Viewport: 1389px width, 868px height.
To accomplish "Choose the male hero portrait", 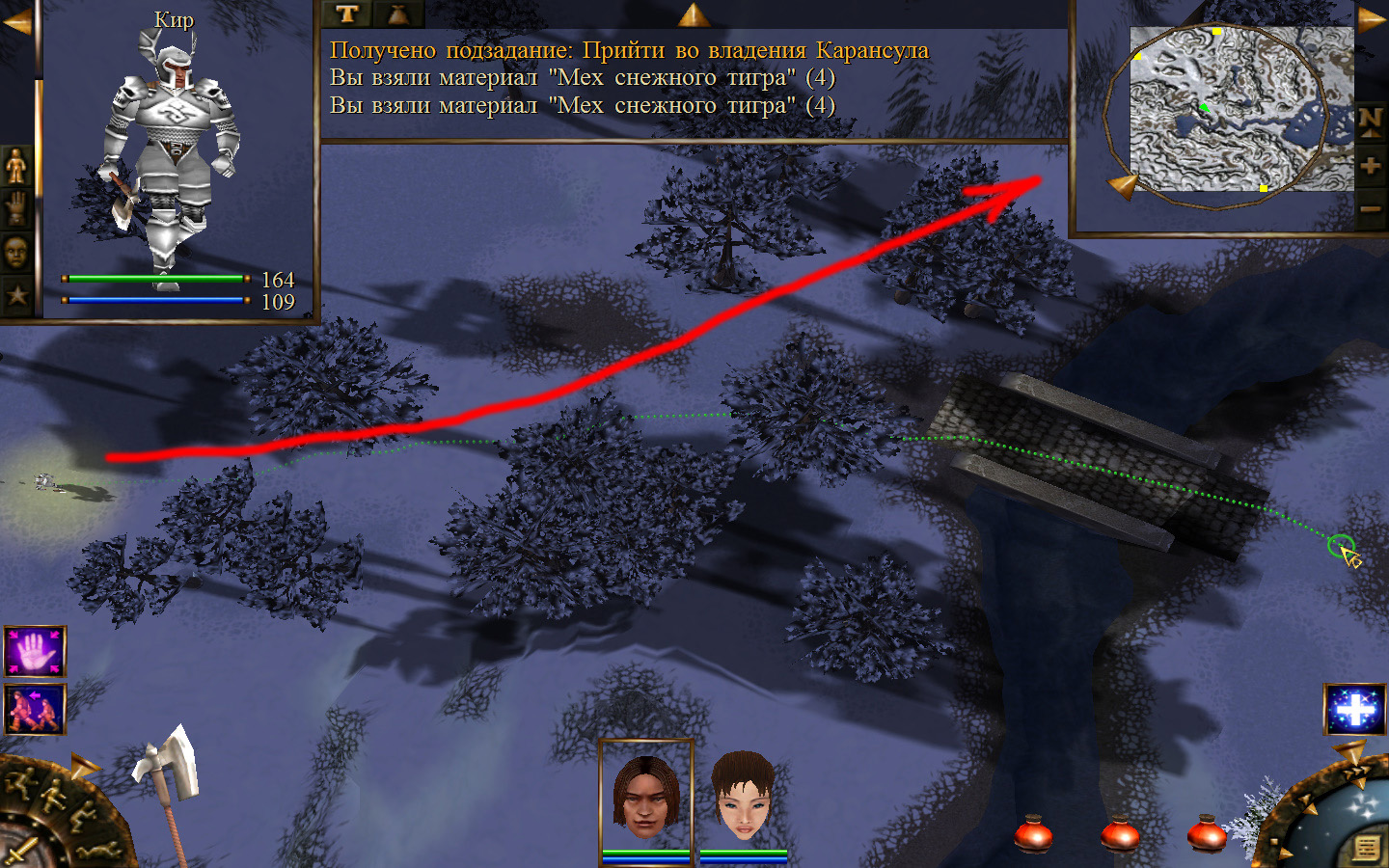I will click(645, 797).
